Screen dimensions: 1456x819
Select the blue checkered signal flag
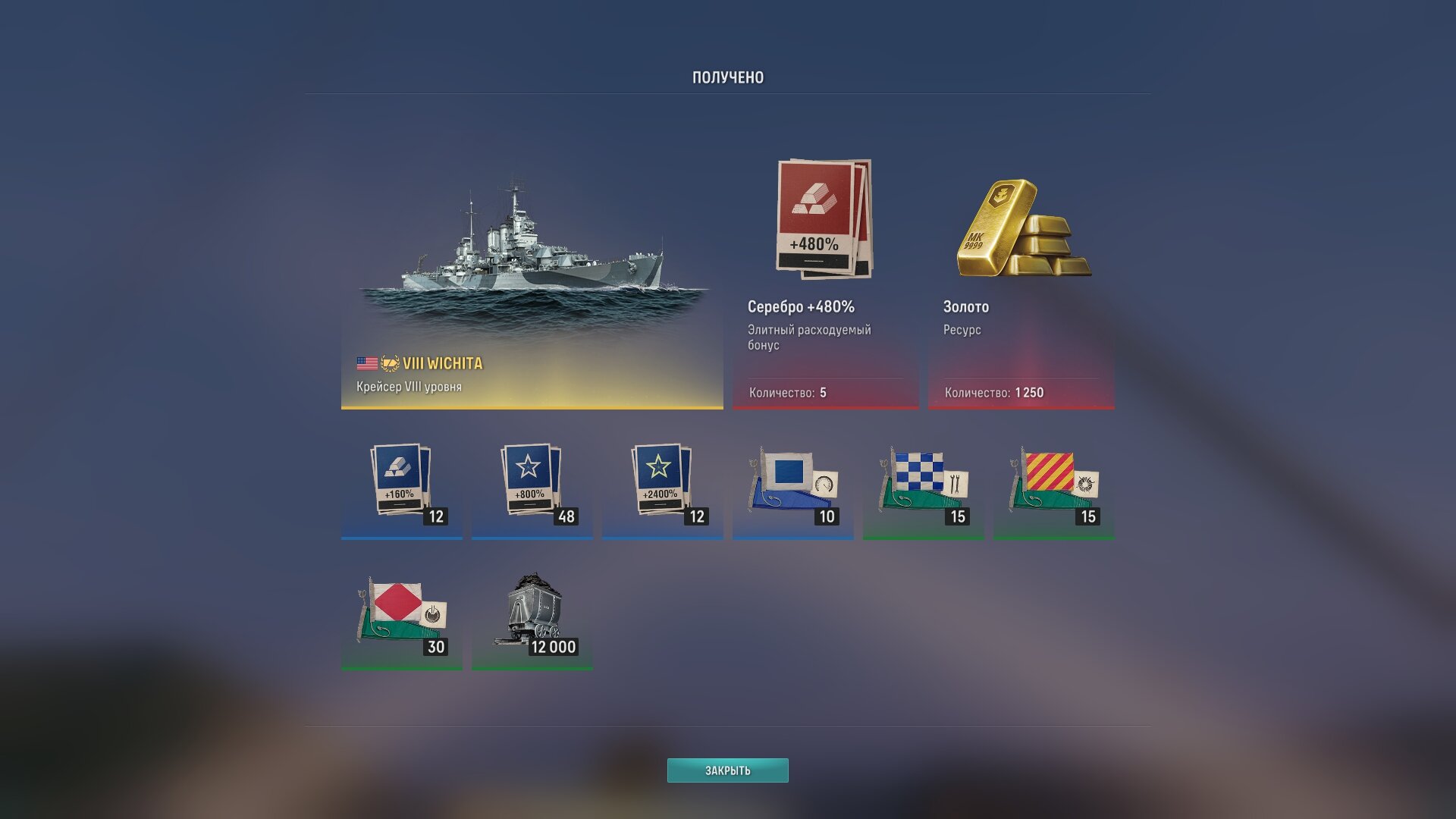(923, 485)
